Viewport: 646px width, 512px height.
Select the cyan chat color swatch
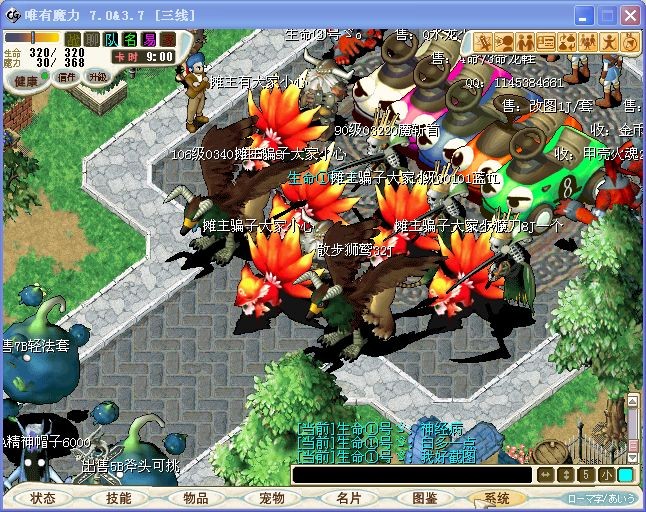(x=625, y=475)
